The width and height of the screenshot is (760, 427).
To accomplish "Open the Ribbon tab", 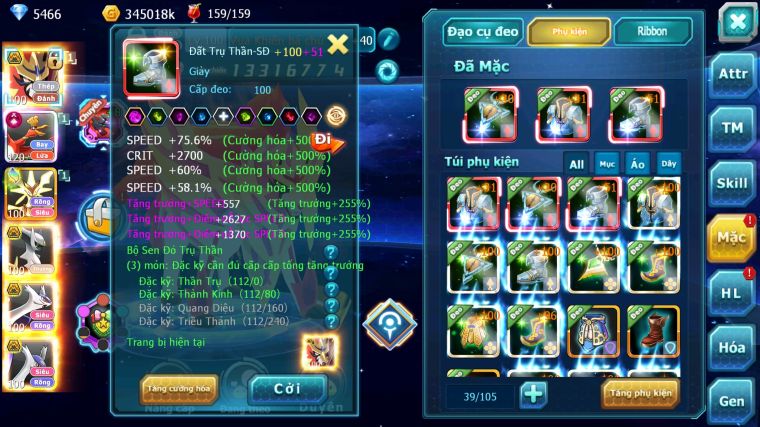I will pos(653,31).
